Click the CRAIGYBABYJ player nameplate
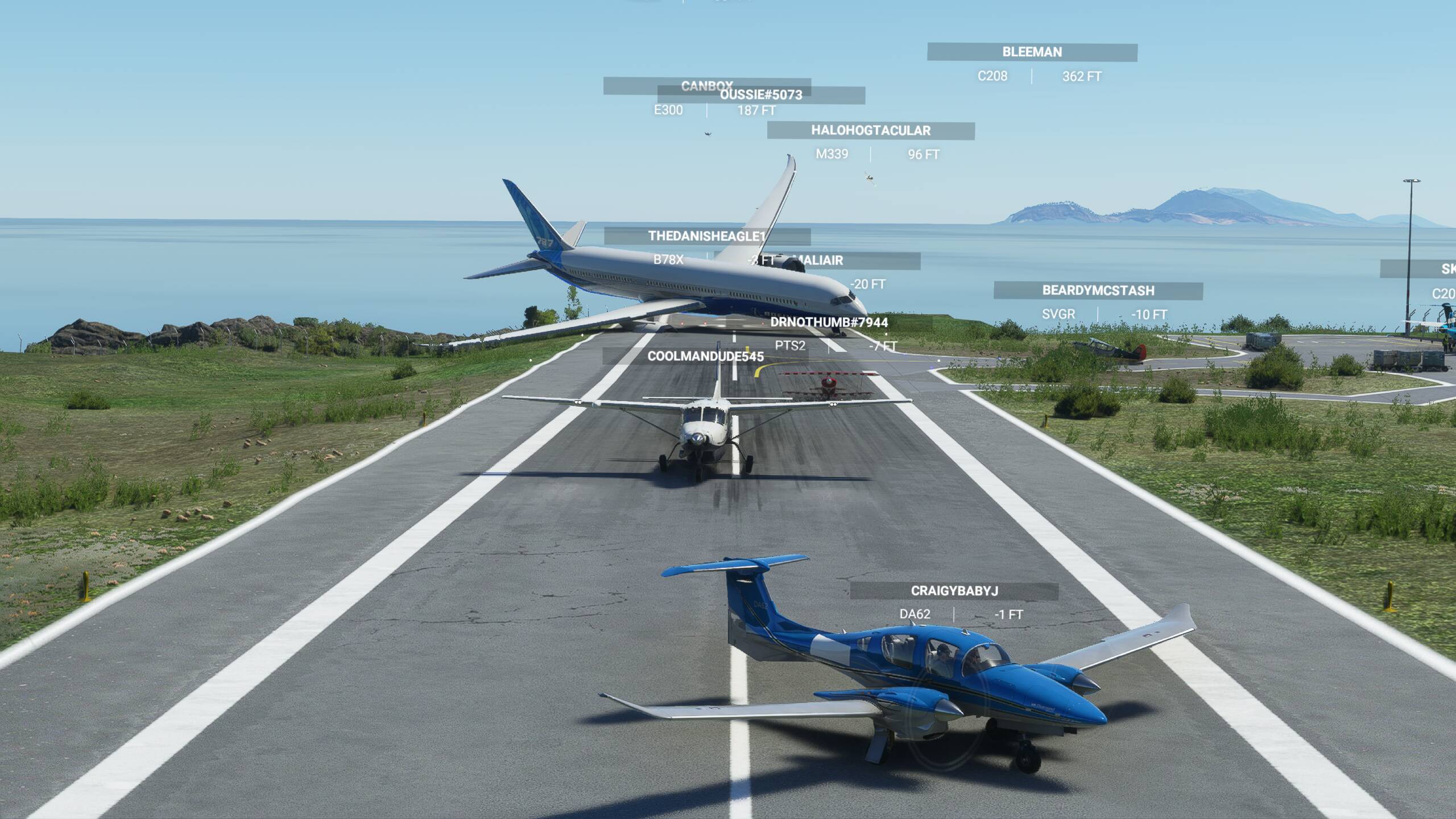The height and width of the screenshot is (819, 1456). click(954, 591)
